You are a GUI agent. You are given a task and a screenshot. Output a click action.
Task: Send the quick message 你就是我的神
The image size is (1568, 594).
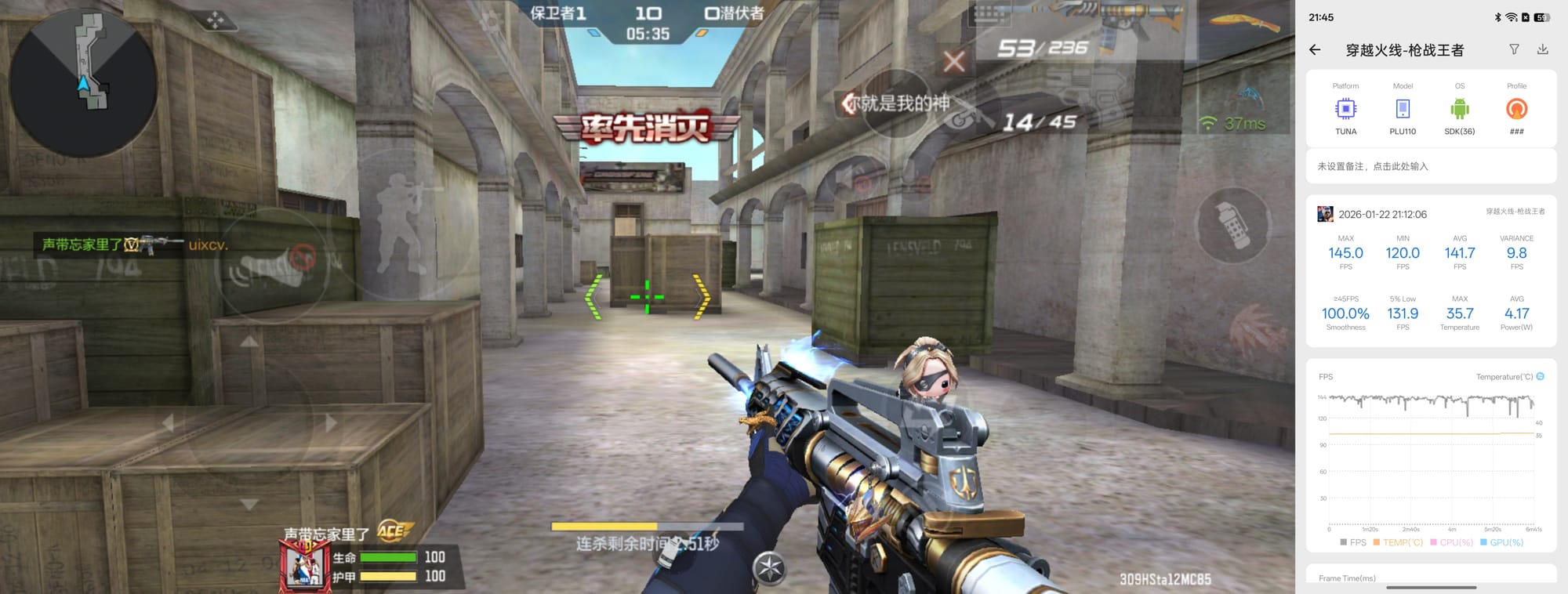click(x=898, y=103)
